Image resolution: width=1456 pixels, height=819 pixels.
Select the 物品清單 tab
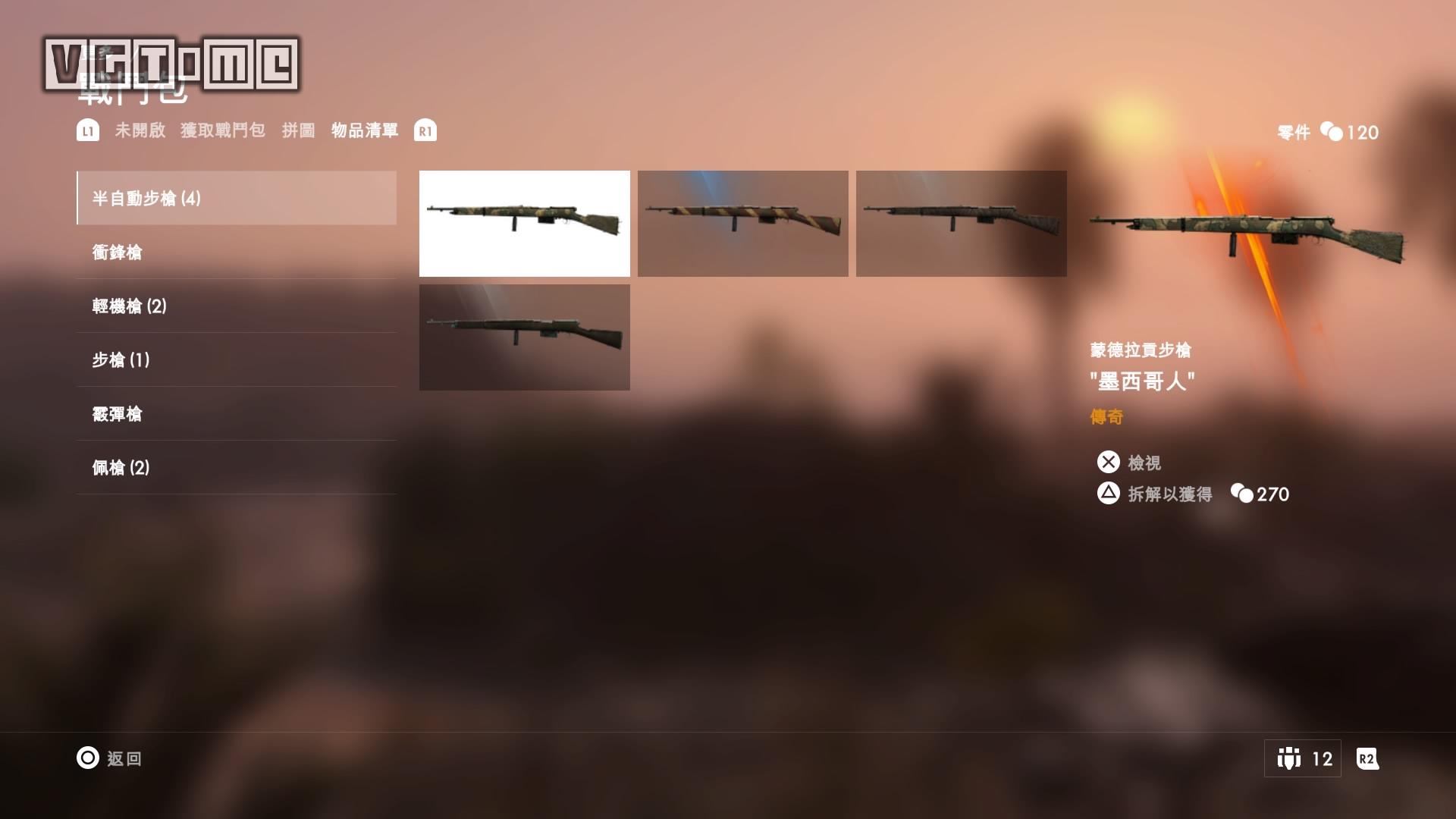tap(365, 130)
